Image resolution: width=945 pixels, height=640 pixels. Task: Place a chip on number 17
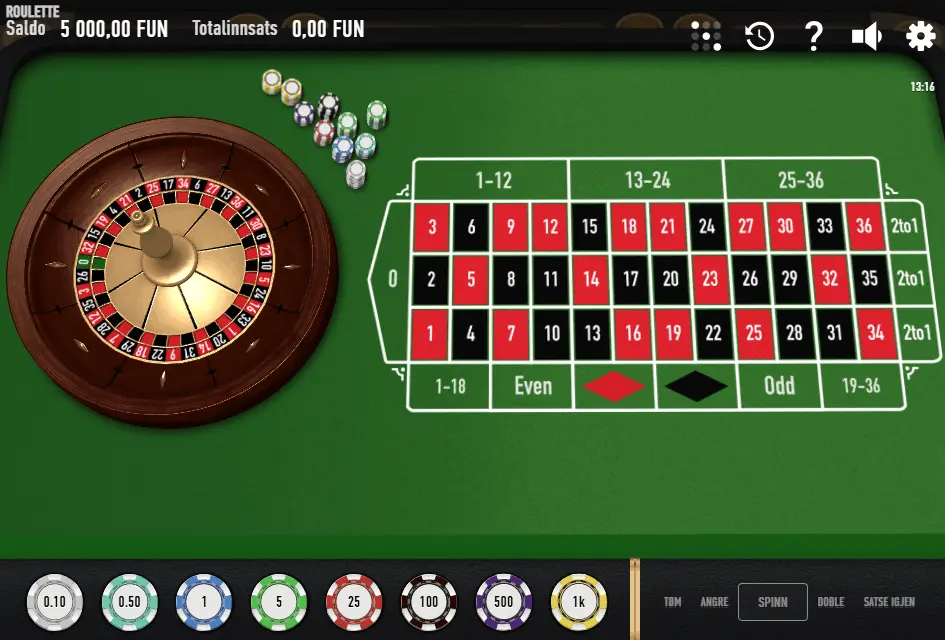pos(630,279)
